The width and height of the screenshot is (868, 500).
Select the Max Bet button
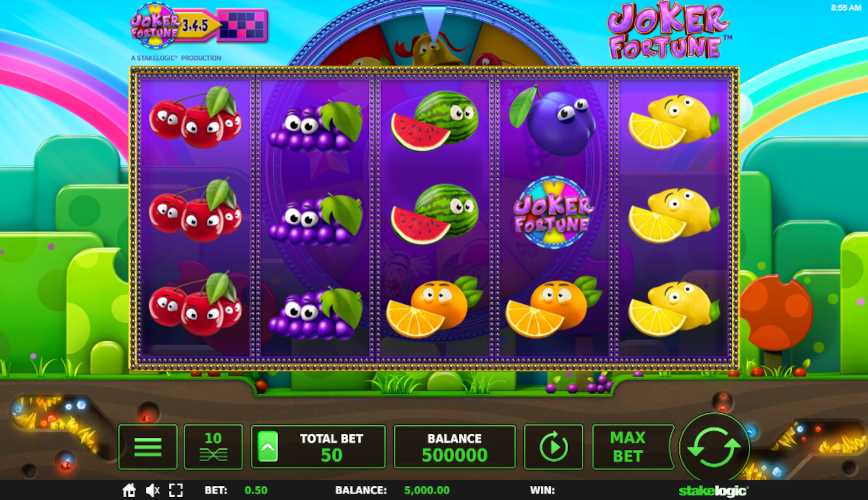626,447
